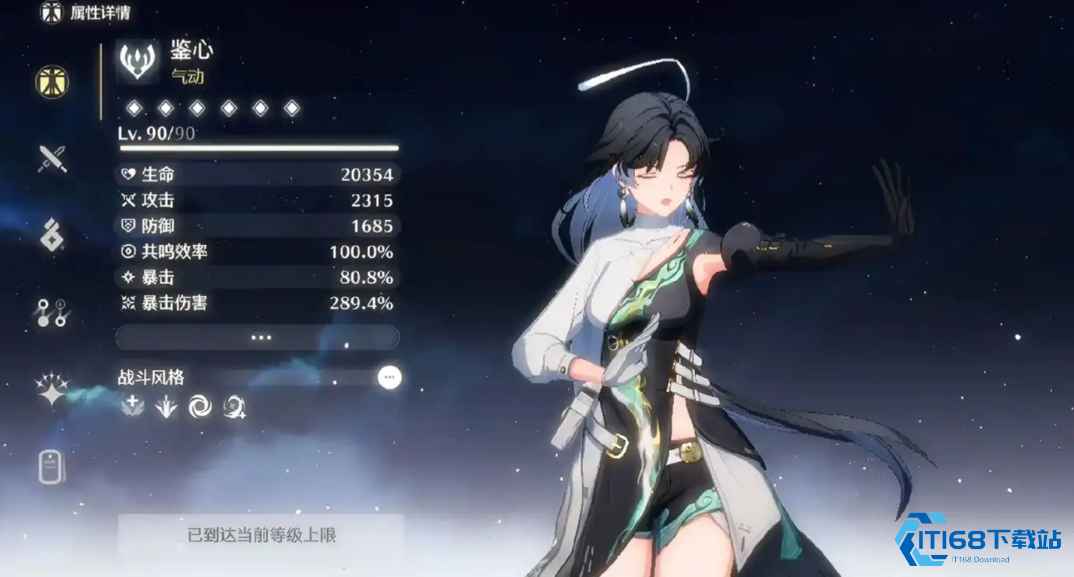Viewport: 1074px width, 577px height.
Task: Open the echoes diamond tab
Action: point(52,235)
